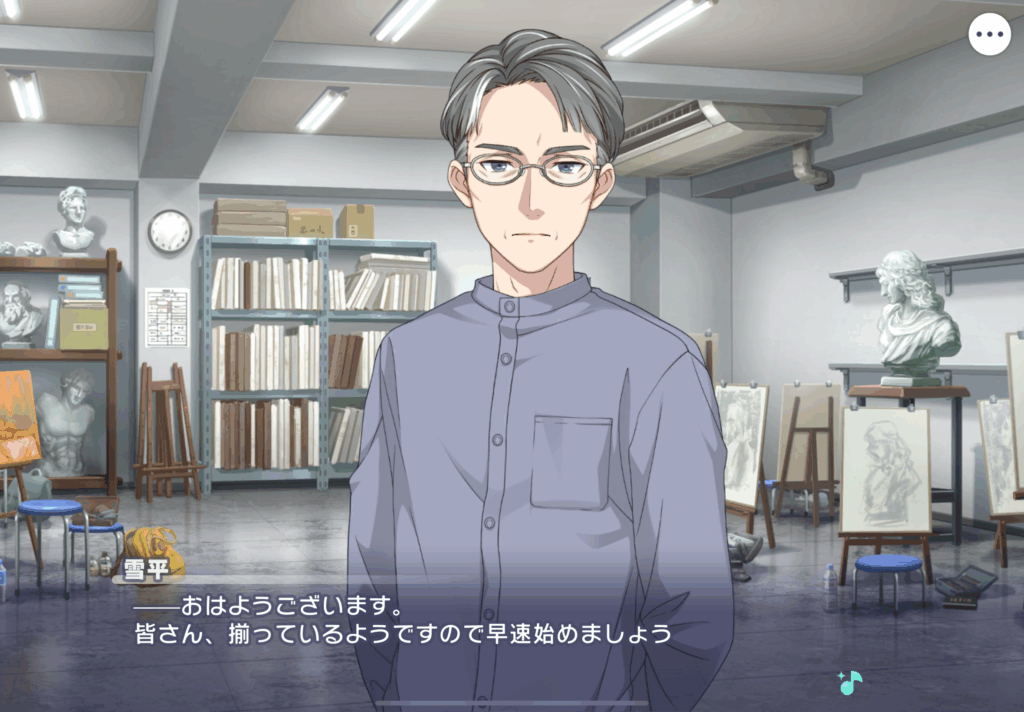Open the three-dot story menu

tap(989, 35)
